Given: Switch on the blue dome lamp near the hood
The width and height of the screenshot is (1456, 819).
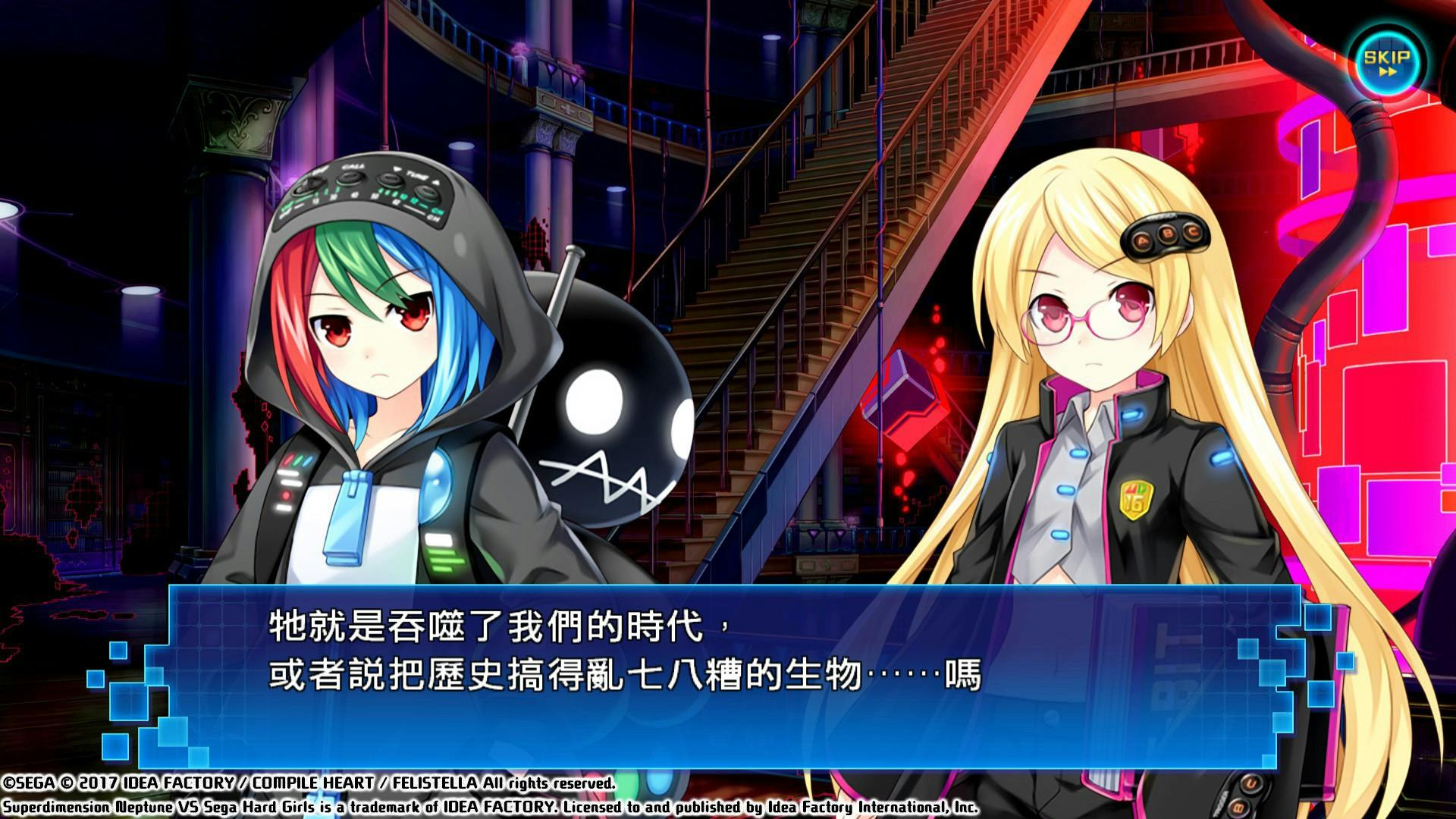Looking at the screenshot, I should coord(437,485).
